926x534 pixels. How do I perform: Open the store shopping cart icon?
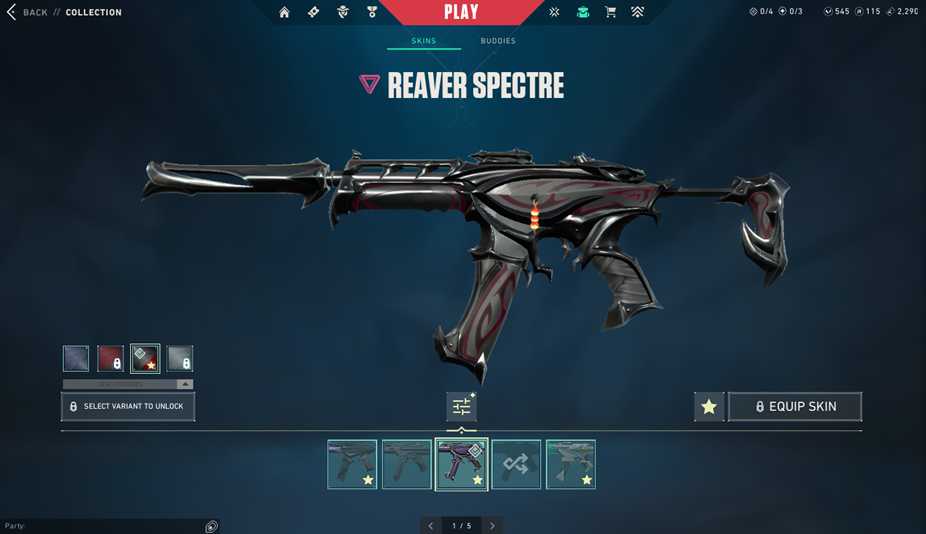point(610,12)
